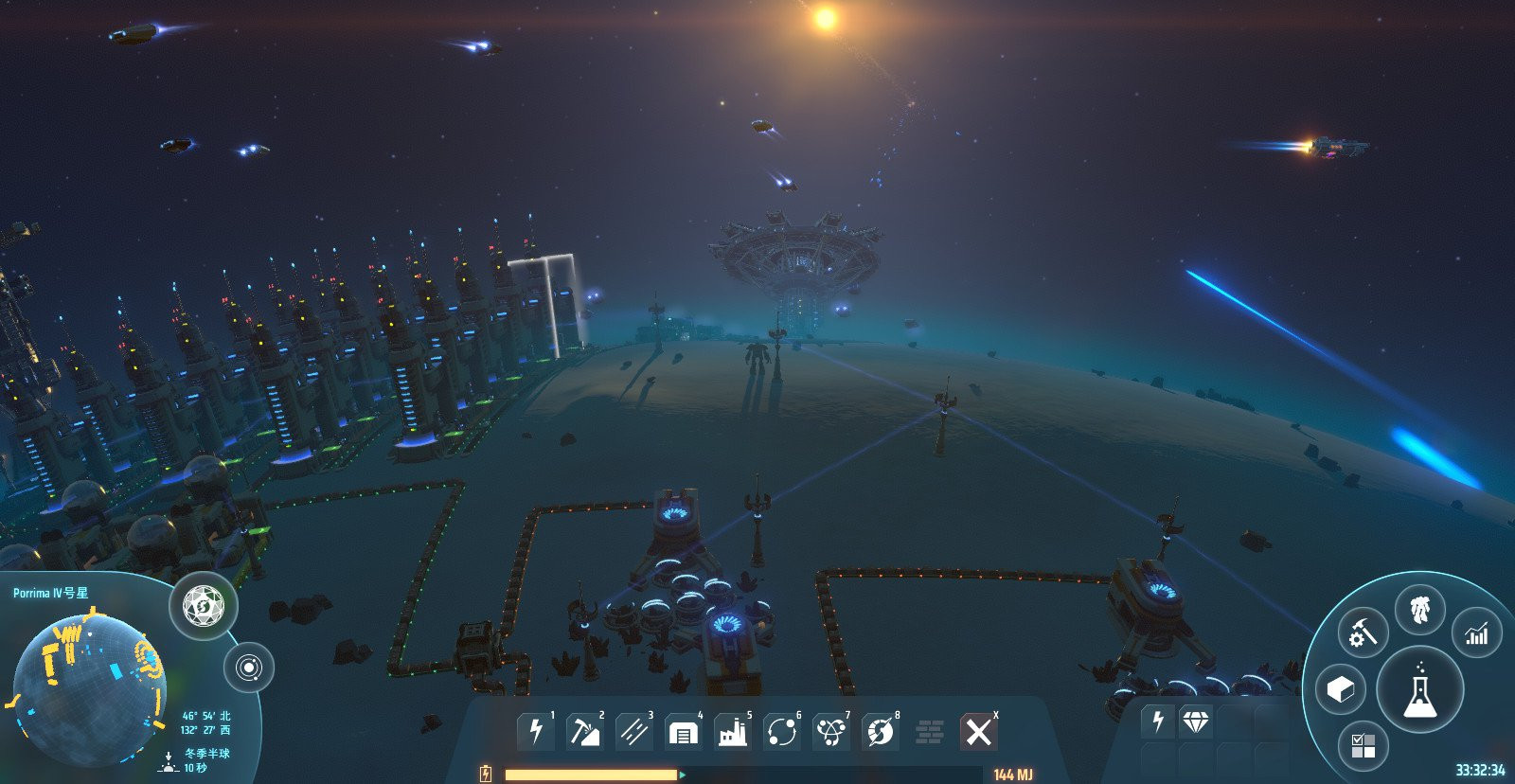Image resolution: width=1515 pixels, height=784 pixels.
Task: Choose the conveyor belt build category
Action: tap(633, 732)
